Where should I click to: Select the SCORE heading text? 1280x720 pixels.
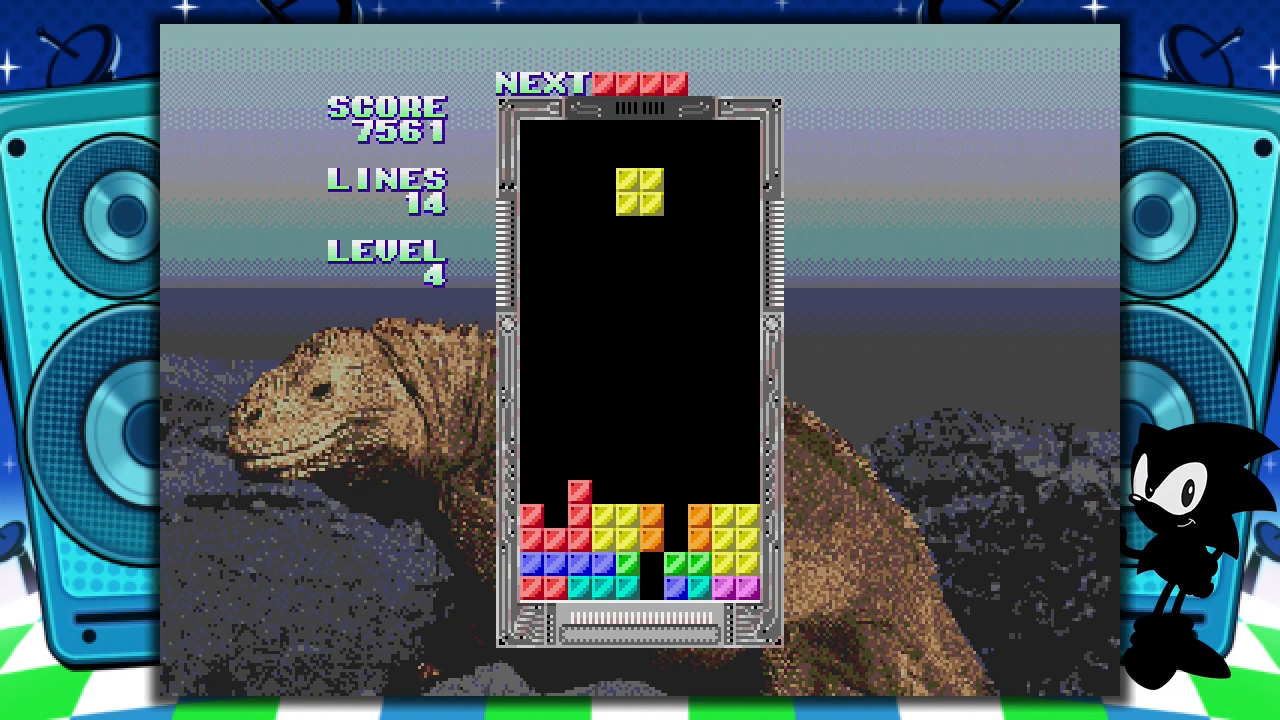click(387, 107)
